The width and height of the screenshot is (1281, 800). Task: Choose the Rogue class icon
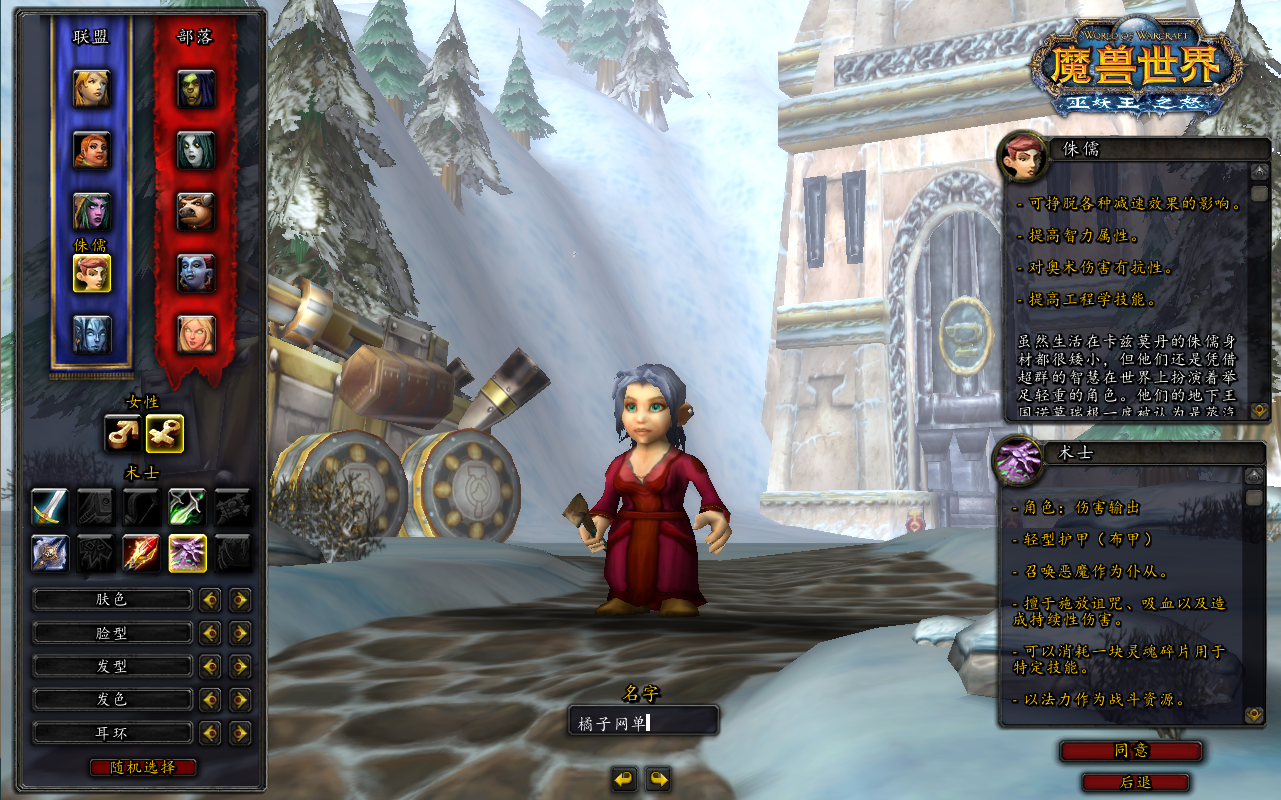pos(187,507)
